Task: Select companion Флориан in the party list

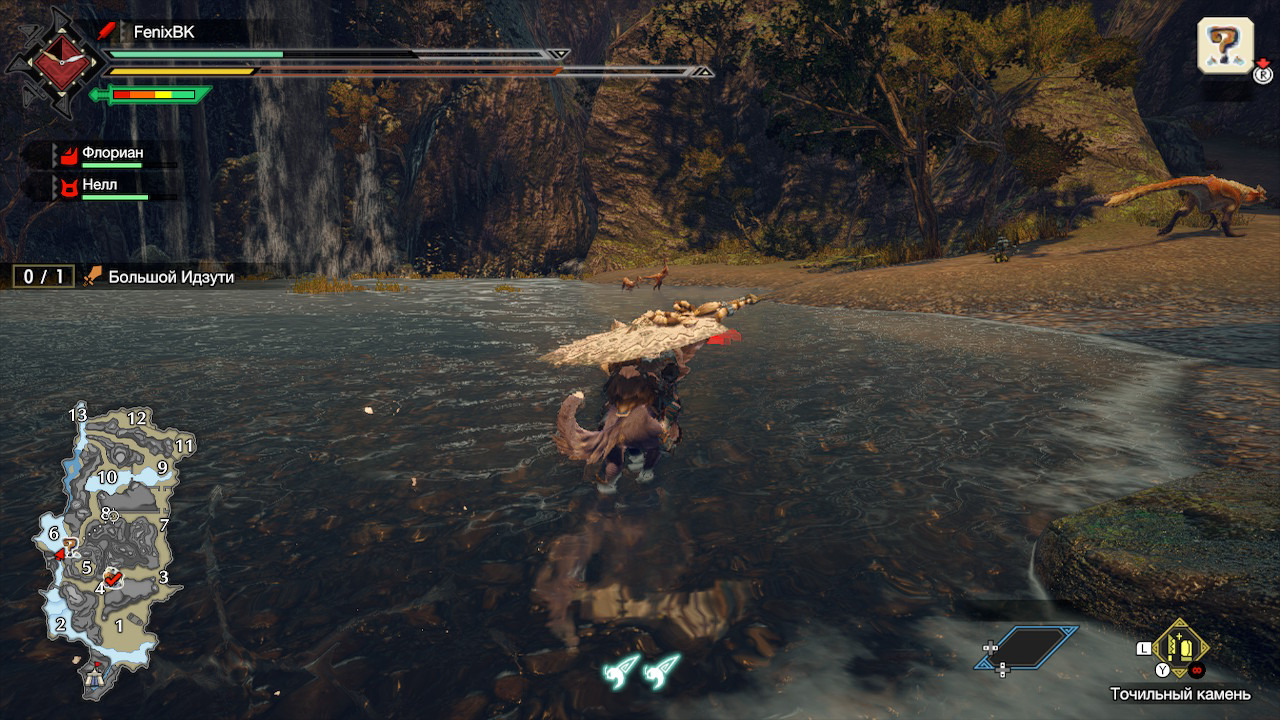Action: pos(112,153)
